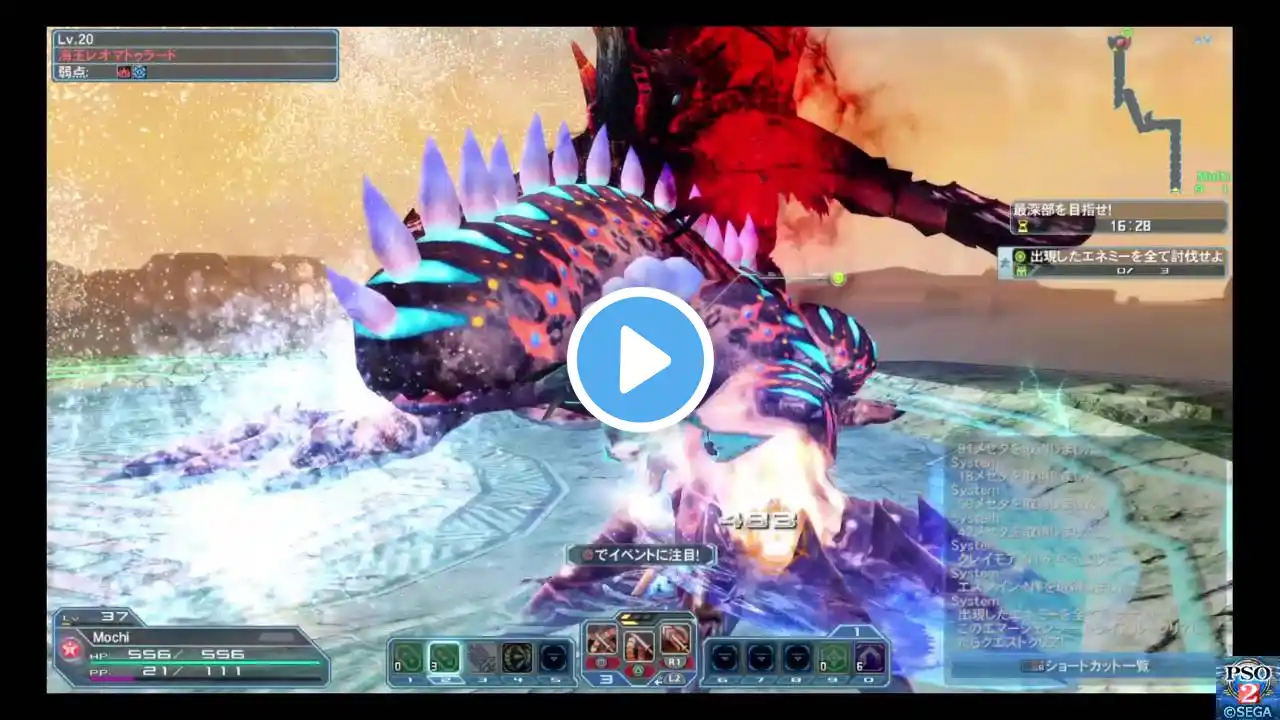Screen dimensions: 1280x720
Task: Play the video with the center button
Action: [640, 360]
